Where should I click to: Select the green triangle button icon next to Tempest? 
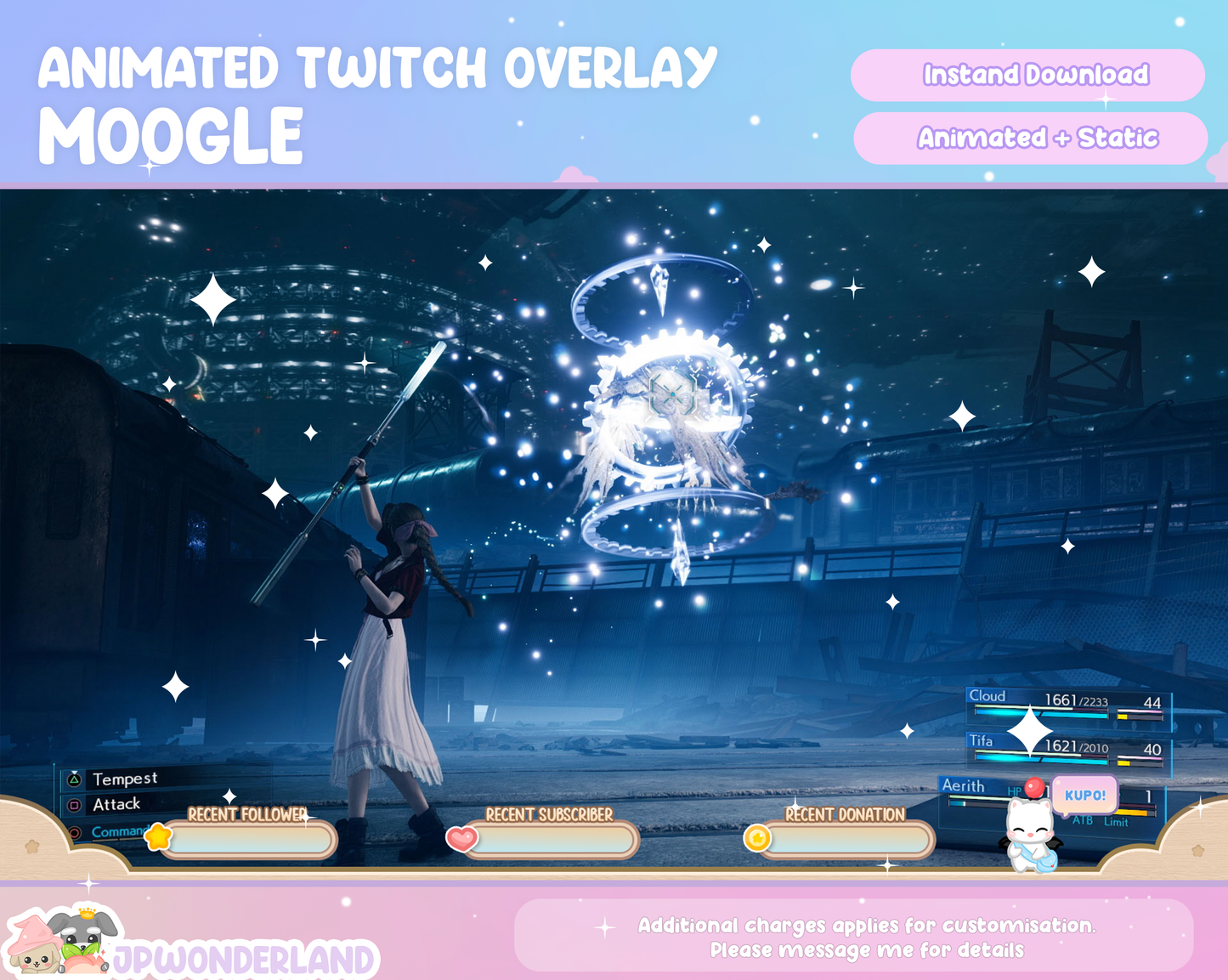tap(74, 779)
